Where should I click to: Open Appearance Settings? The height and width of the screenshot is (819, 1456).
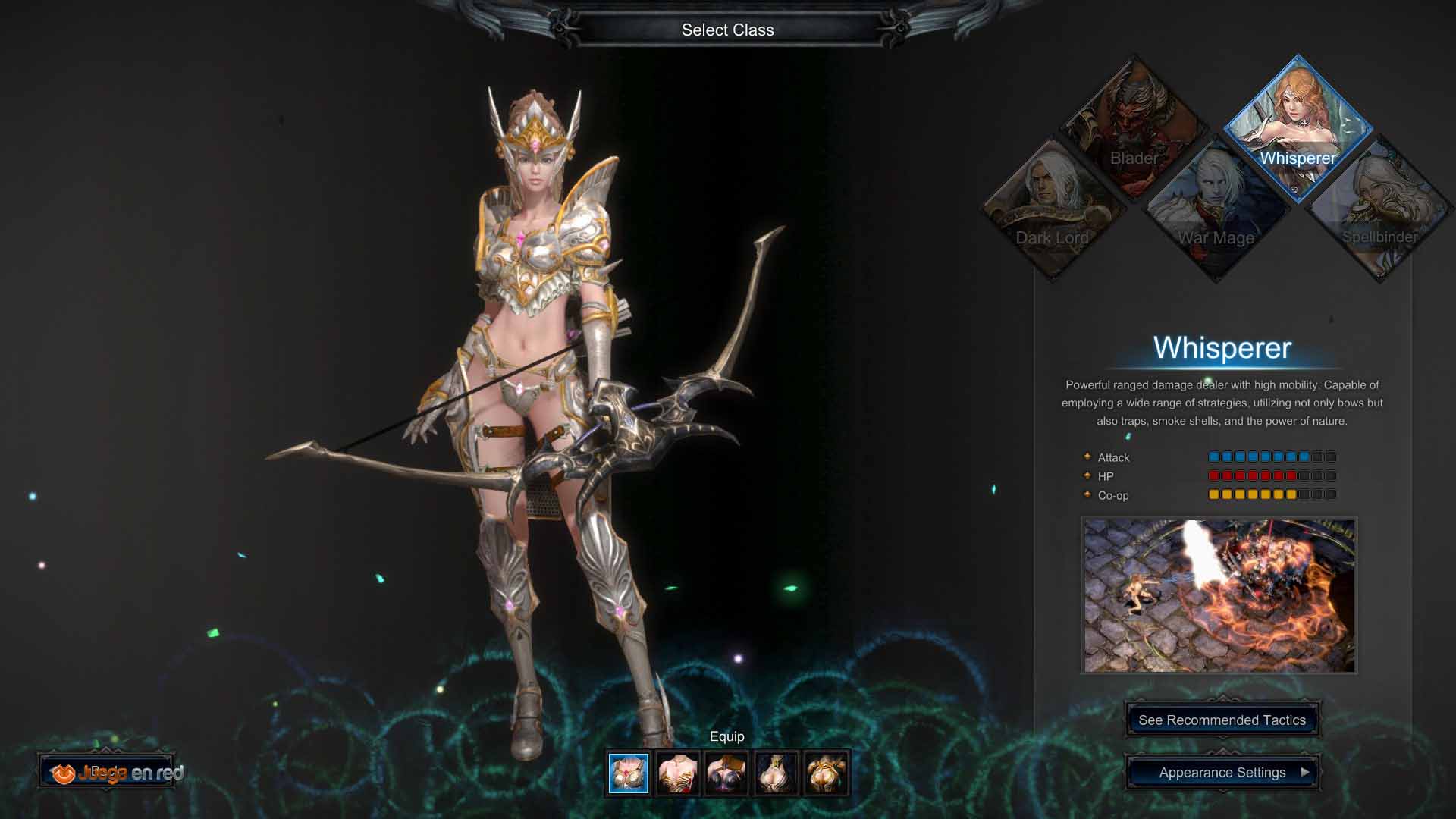coord(1222,773)
